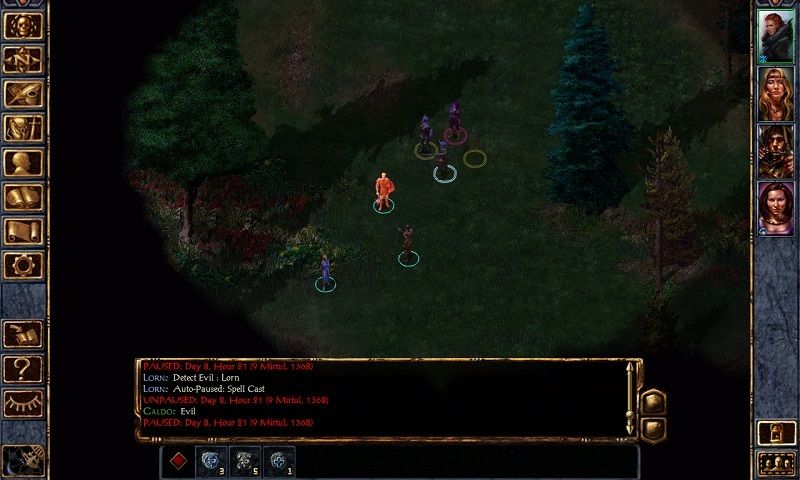800x480 pixels.
Task: Choose the quick spell slot with count 3
Action: click(x=211, y=461)
